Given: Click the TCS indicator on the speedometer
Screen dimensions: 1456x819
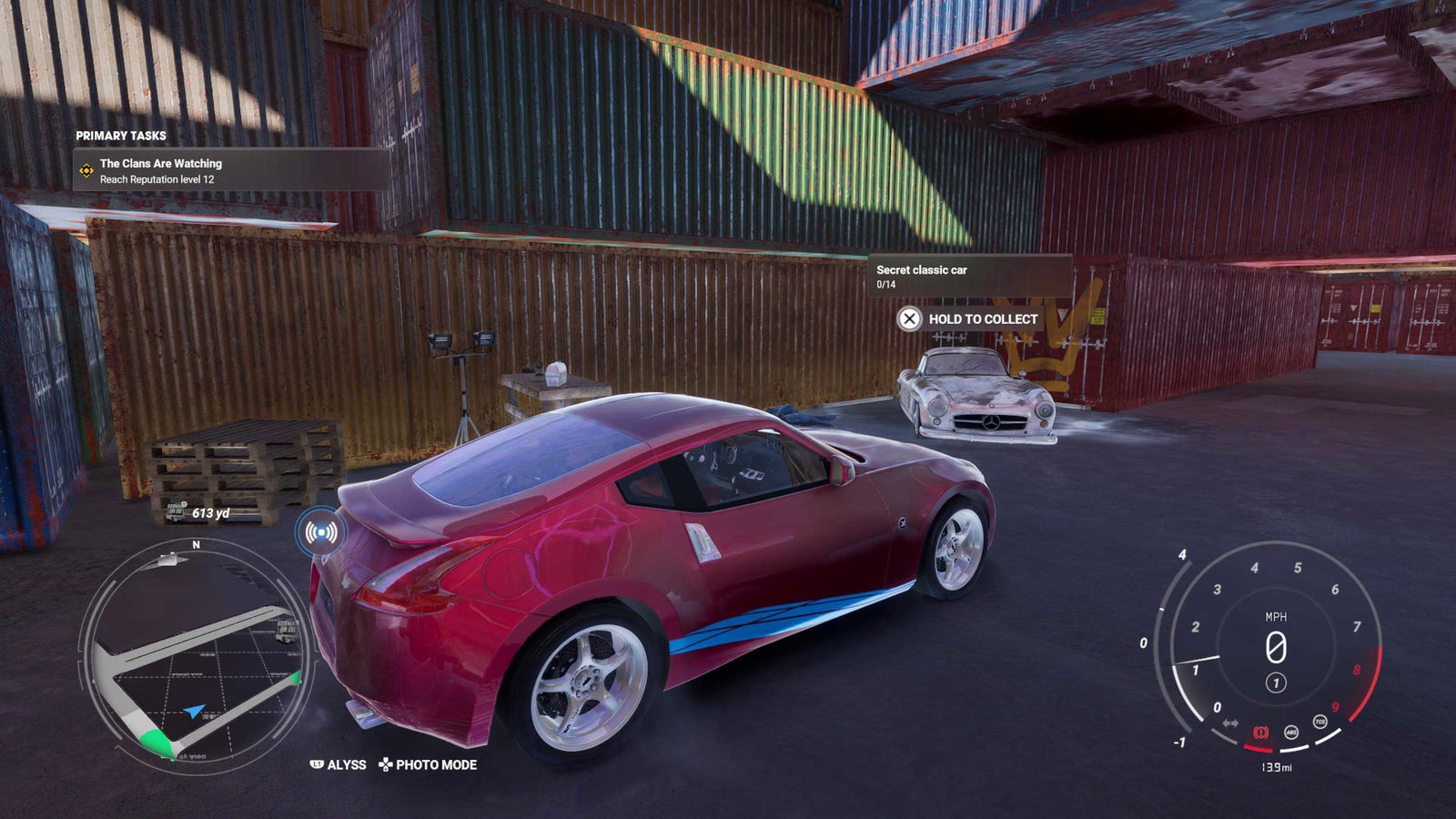Looking at the screenshot, I should click(1319, 723).
